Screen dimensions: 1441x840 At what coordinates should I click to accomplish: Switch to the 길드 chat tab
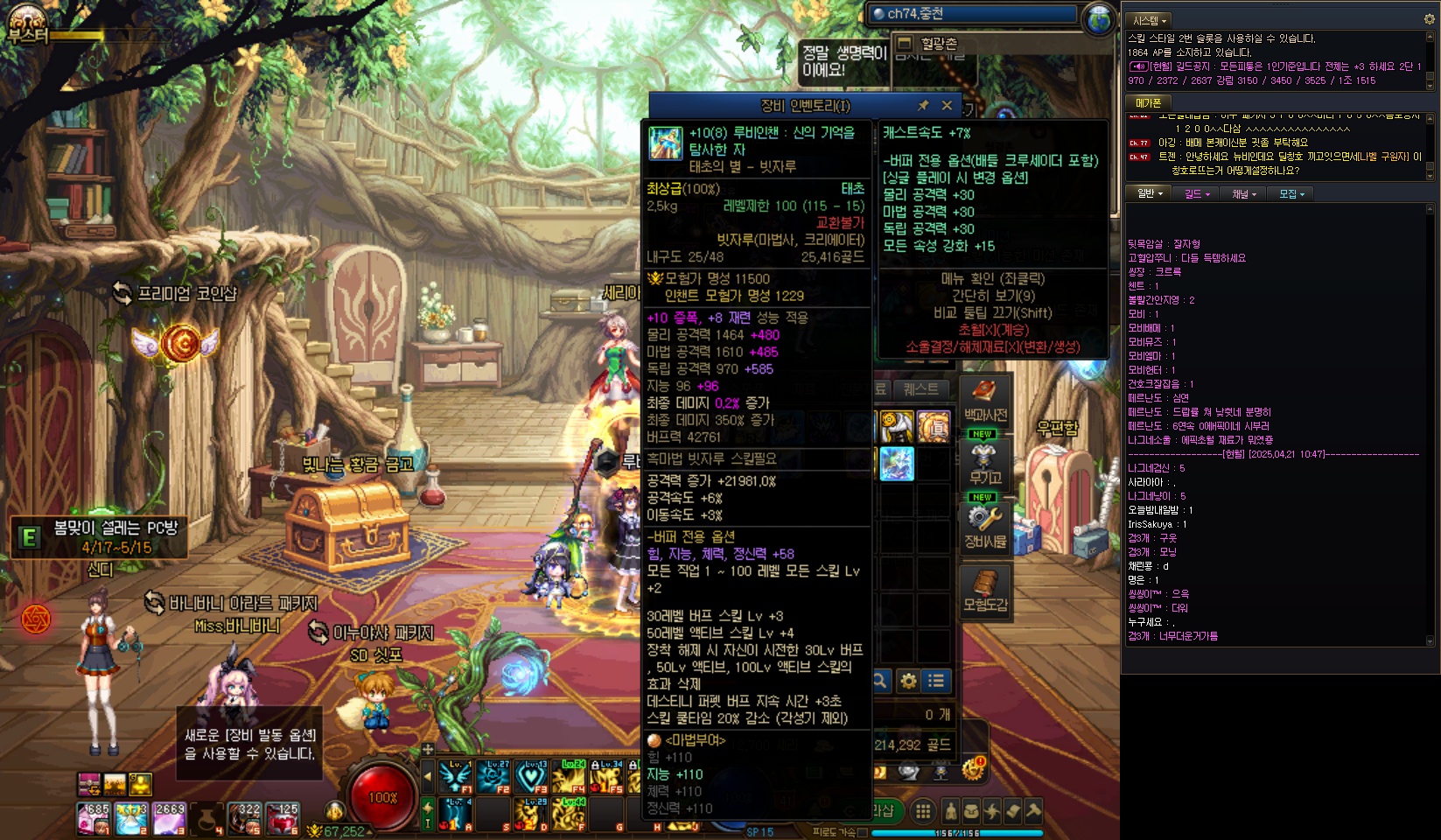(x=1196, y=194)
